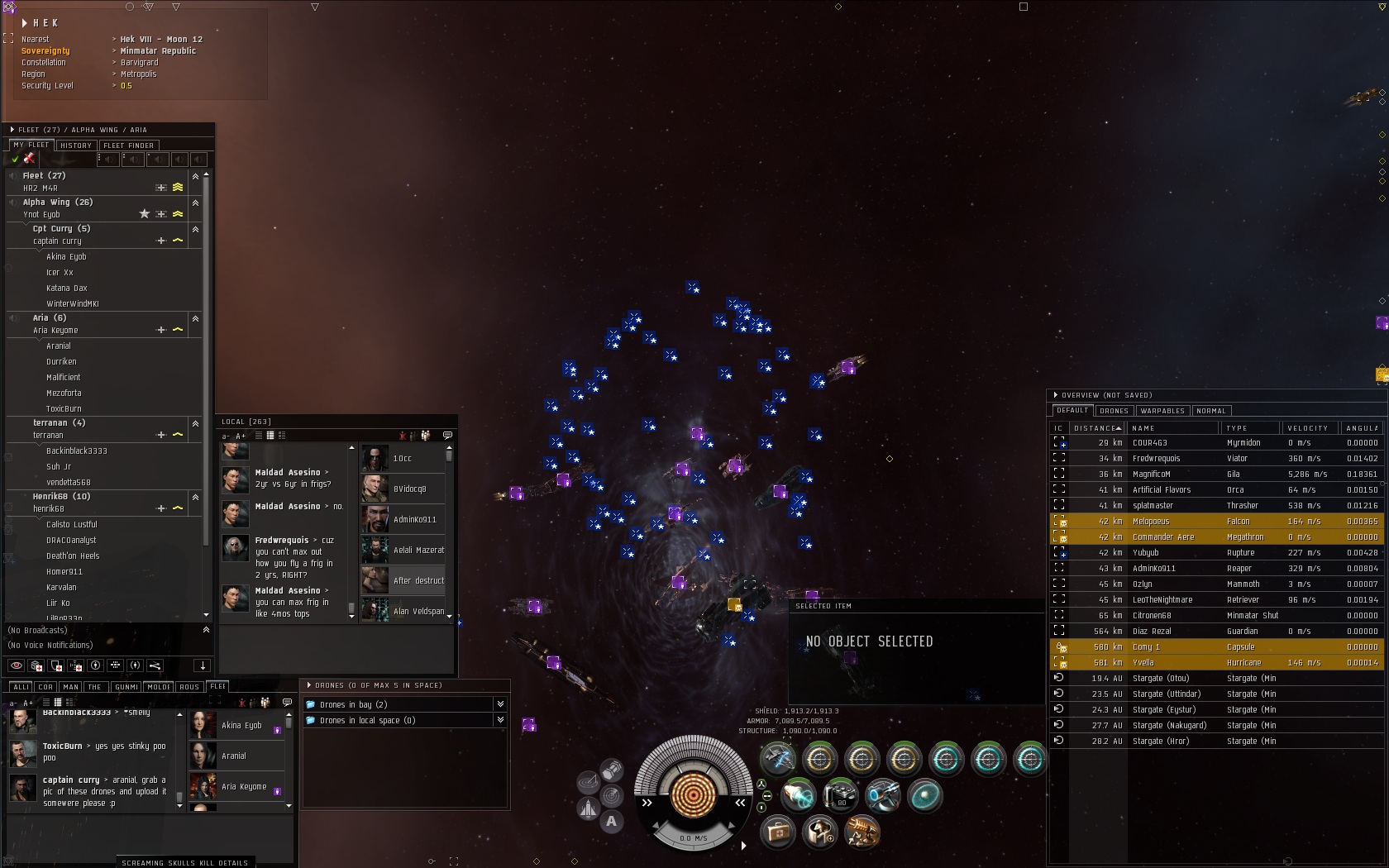Select fleet member Akina Eyob
The width and height of the screenshot is (1389, 868).
click(66, 257)
